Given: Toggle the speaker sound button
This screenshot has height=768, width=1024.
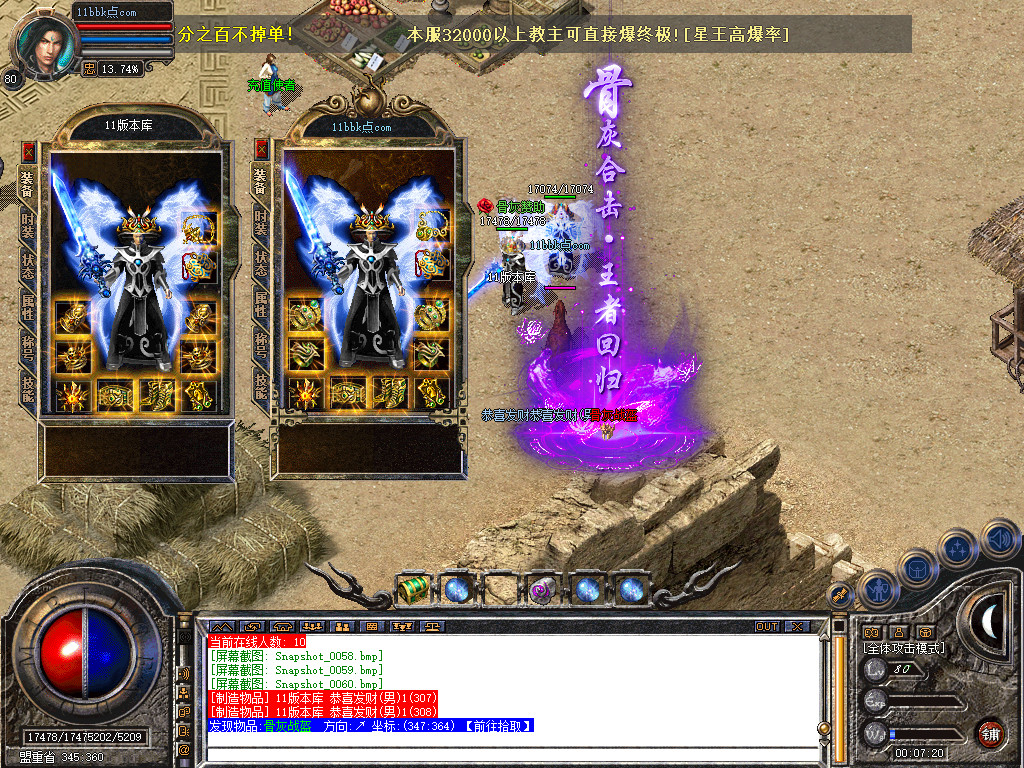Looking at the screenshot, I should (x=1000, y=540).
